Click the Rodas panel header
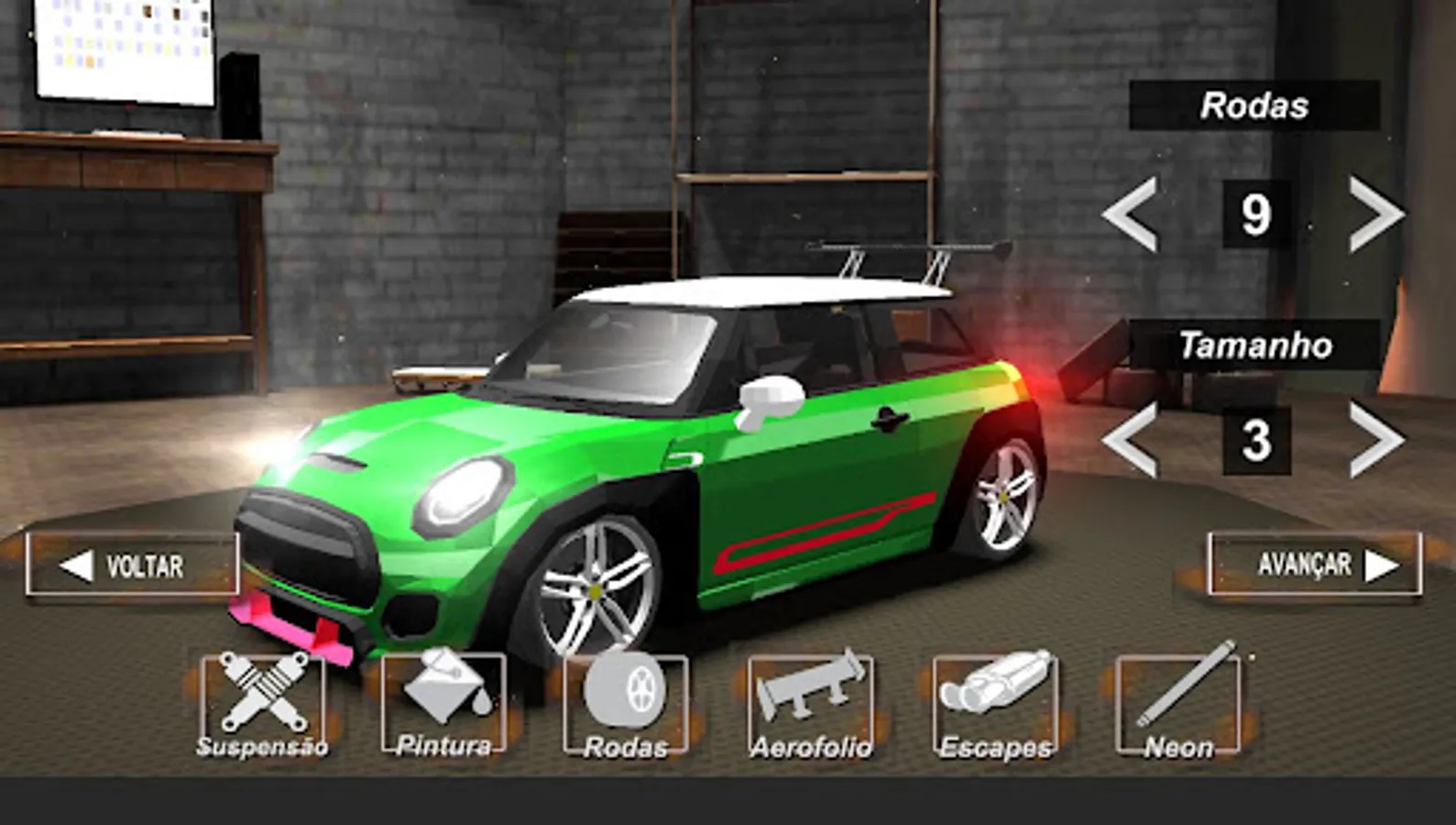 1255,105
